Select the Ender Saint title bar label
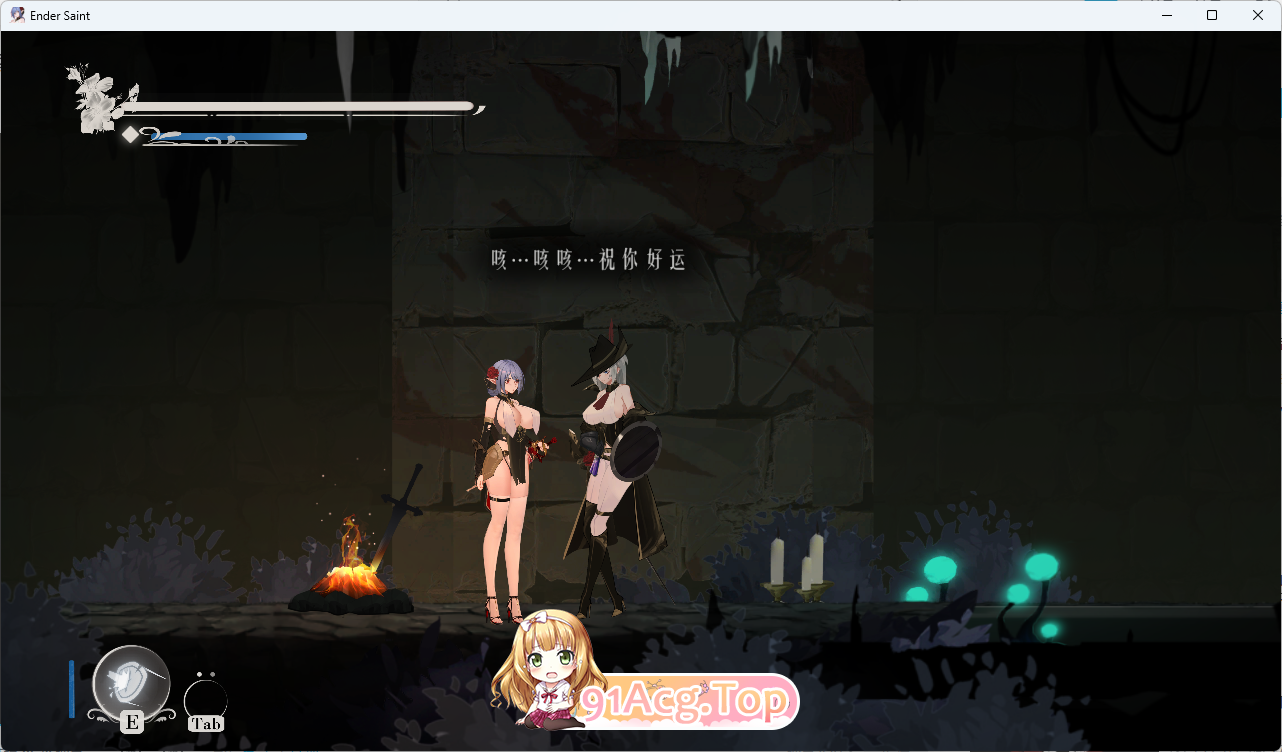The height and width of the screenshot is (752, 1282). (58, 15)
